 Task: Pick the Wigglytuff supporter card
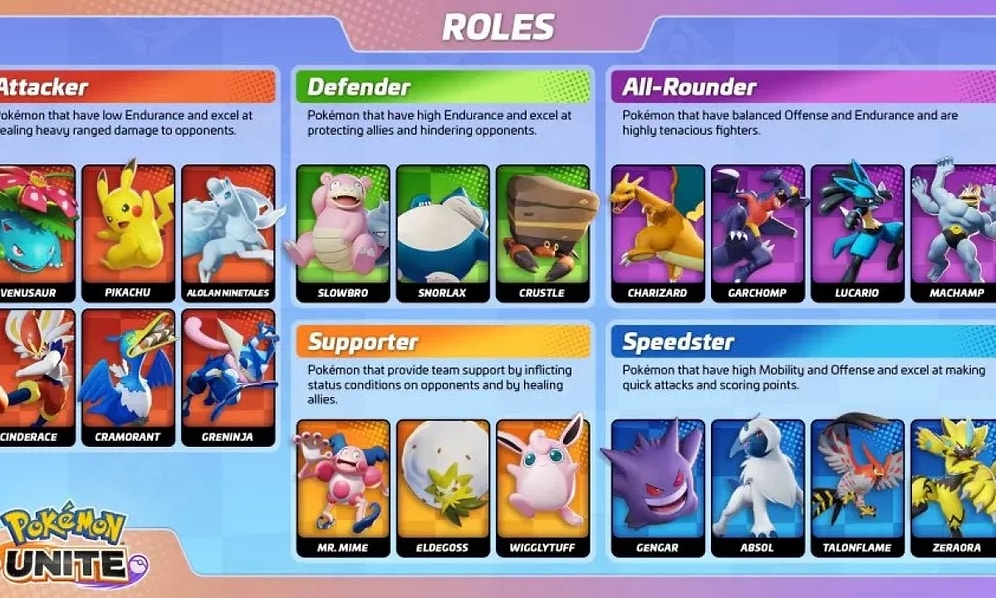[542, 489]
